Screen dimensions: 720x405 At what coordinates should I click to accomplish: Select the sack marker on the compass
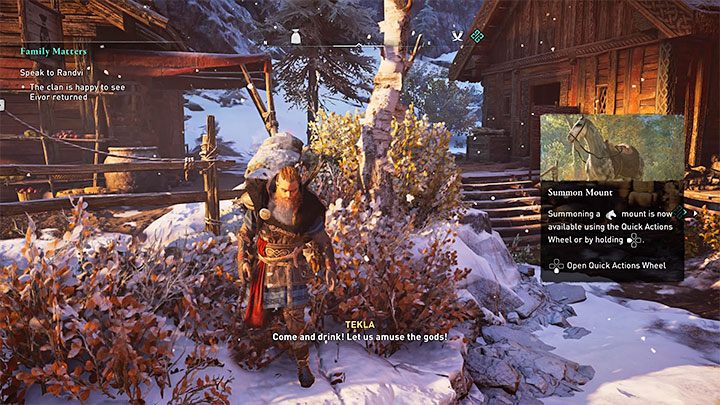[x=295, y=36]
